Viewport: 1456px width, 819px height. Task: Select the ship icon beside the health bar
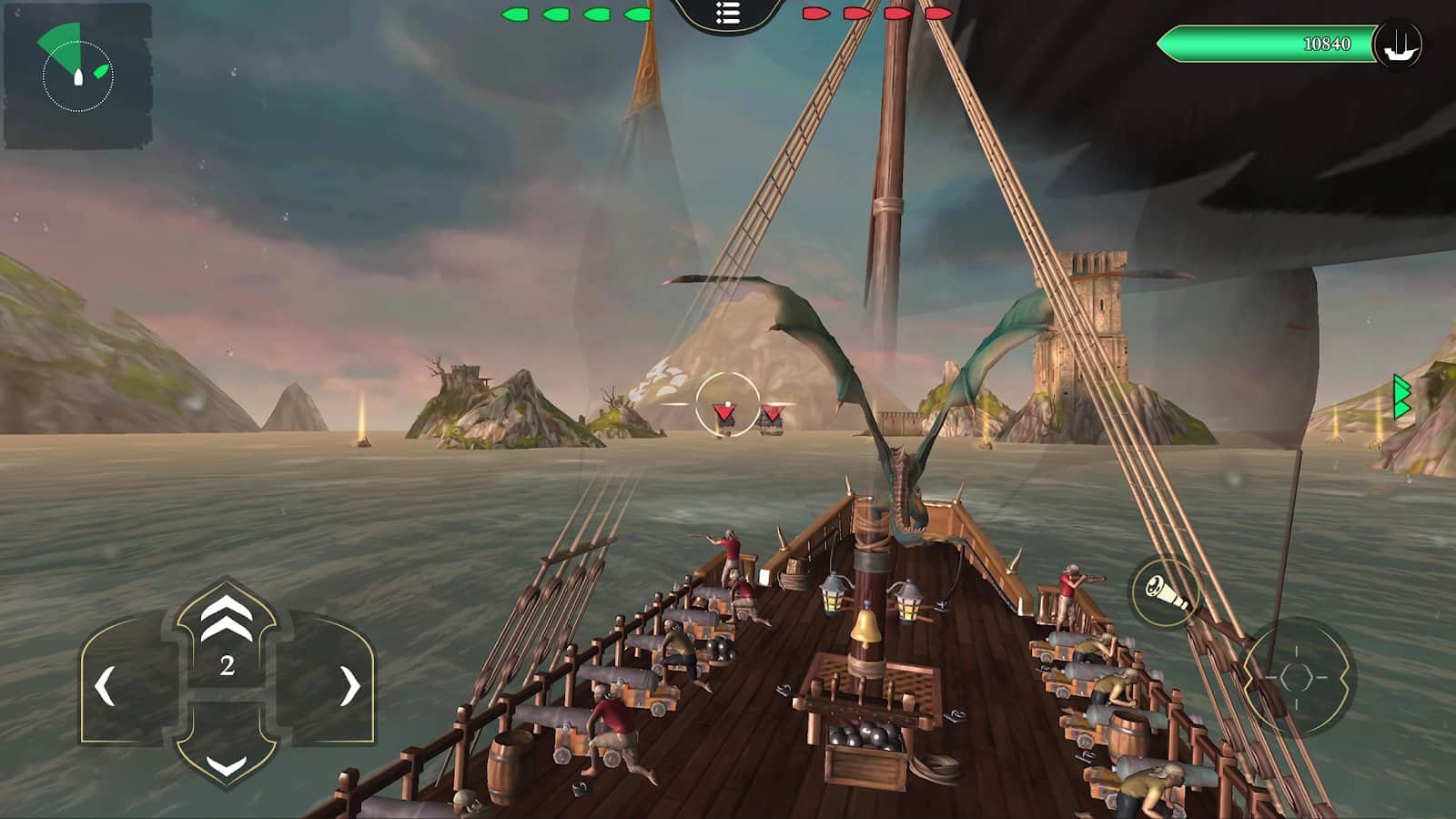tap(1399, 44)
